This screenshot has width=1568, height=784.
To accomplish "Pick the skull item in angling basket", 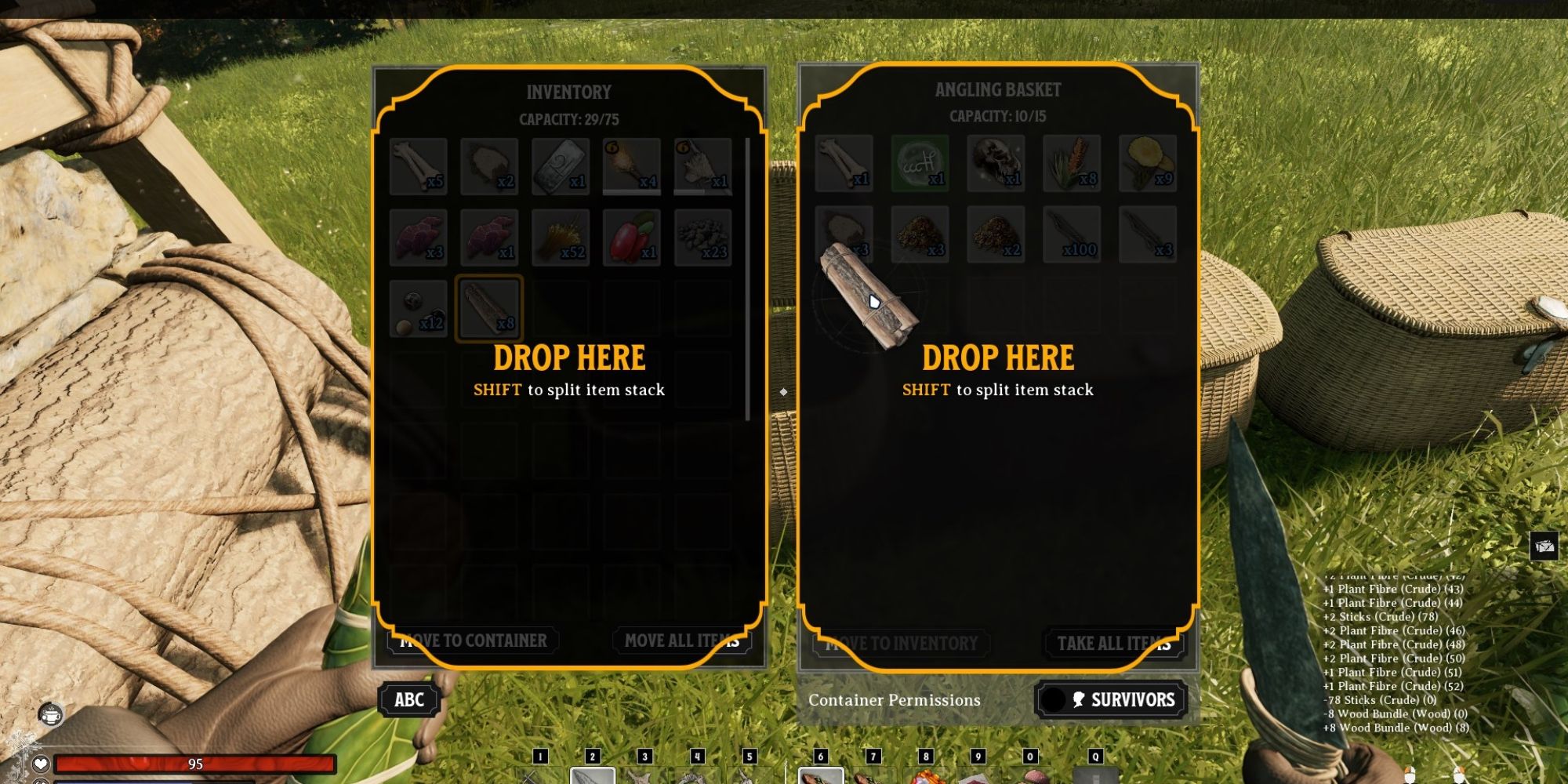I will click(x=996, y=163).
